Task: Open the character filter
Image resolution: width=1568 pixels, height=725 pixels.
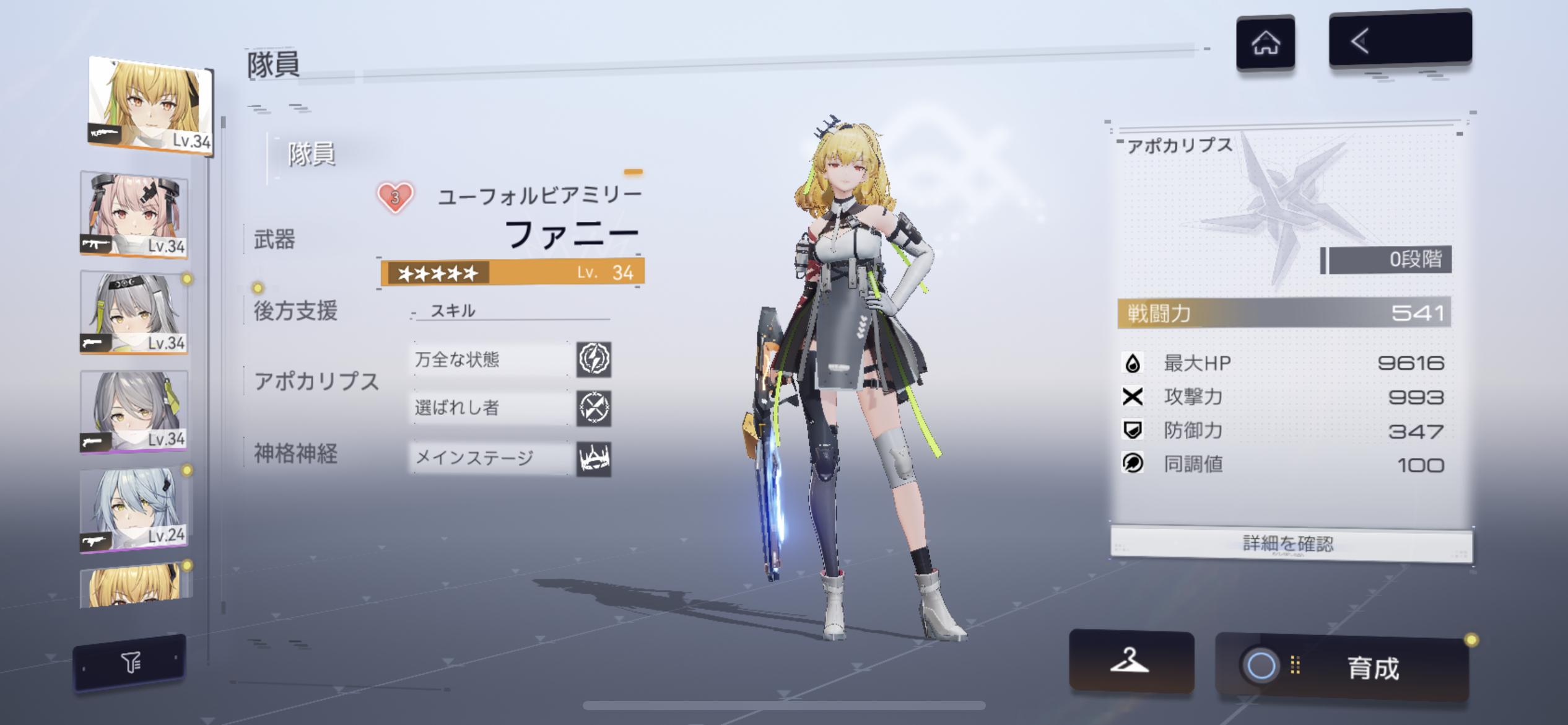Action: tap(130, 662)
